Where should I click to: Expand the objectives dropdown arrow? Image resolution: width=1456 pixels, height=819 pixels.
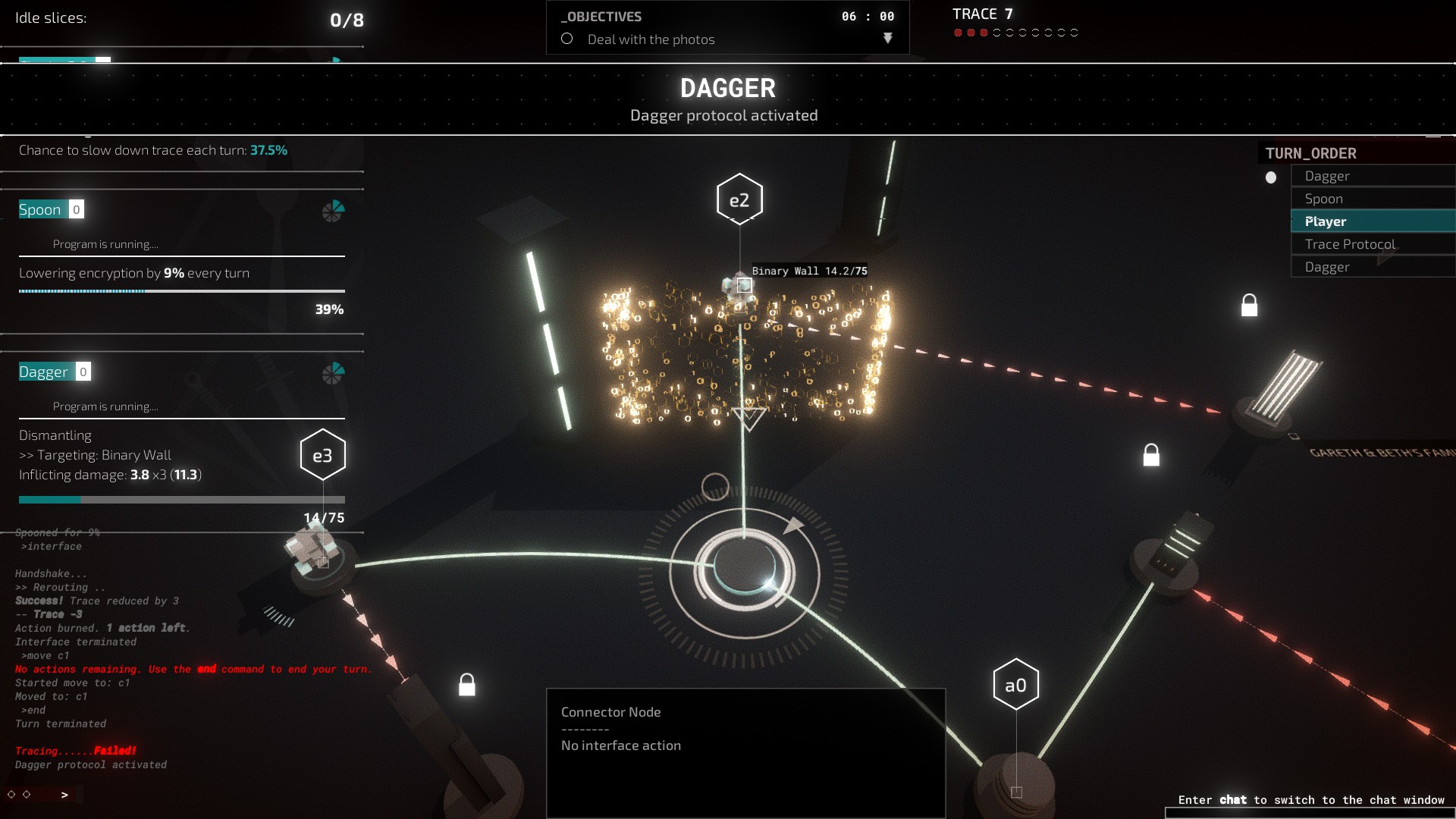[x=888, y=38]
